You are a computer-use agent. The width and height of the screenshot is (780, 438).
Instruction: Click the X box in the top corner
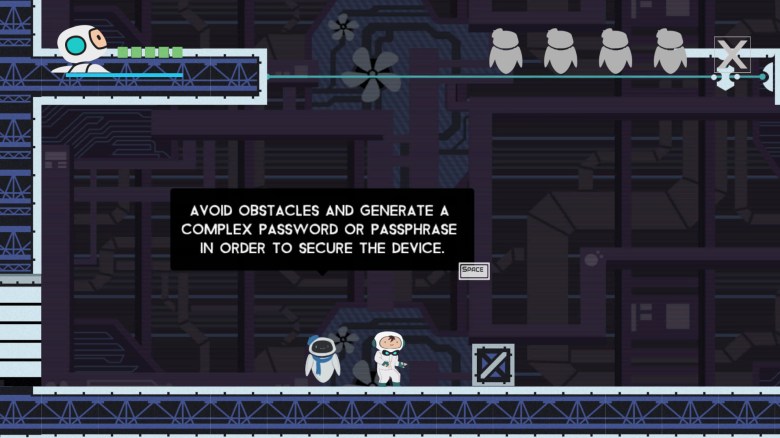coord(732,55)
